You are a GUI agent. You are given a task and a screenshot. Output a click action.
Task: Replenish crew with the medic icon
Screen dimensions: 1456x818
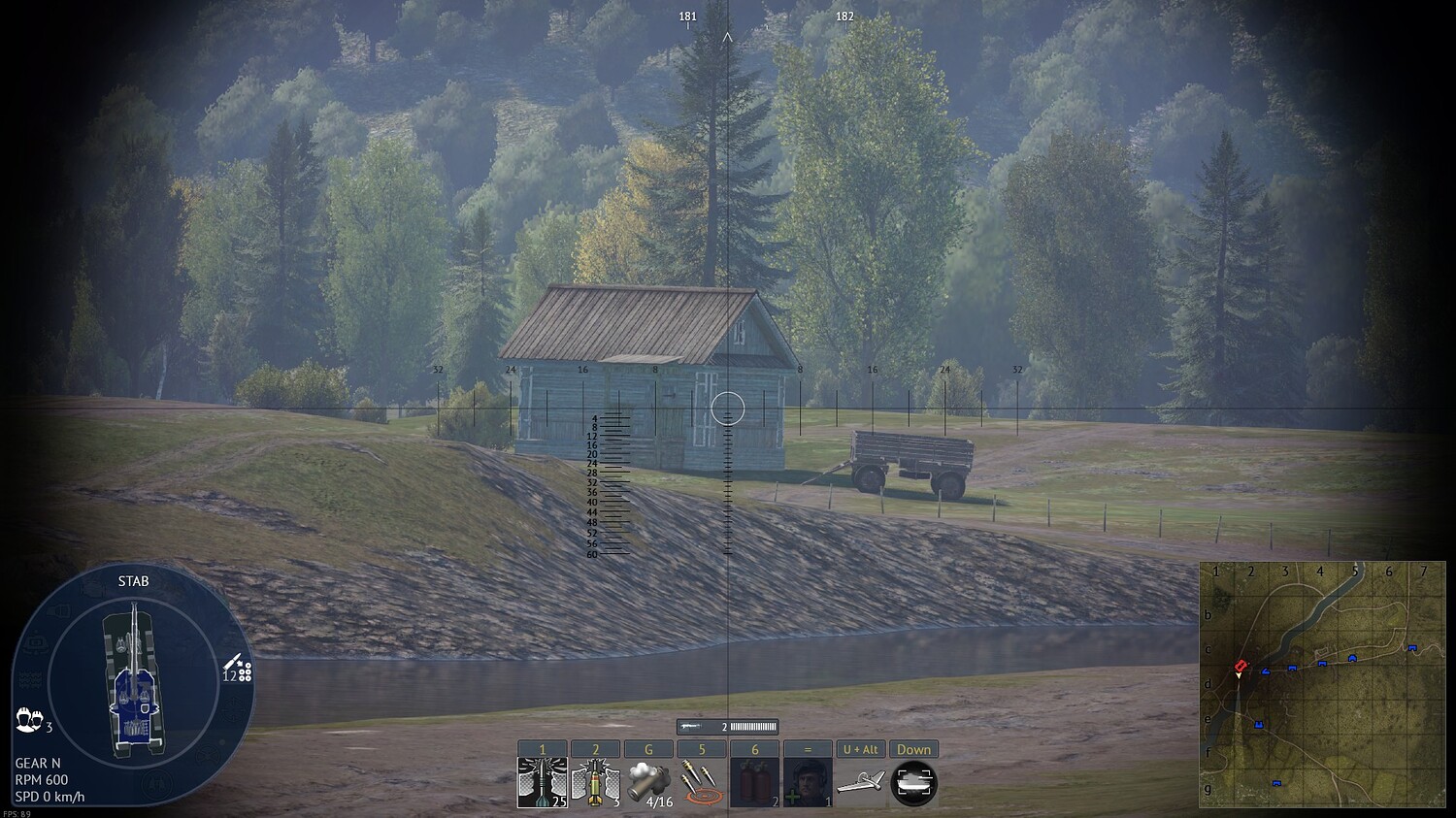pos(809,781)
